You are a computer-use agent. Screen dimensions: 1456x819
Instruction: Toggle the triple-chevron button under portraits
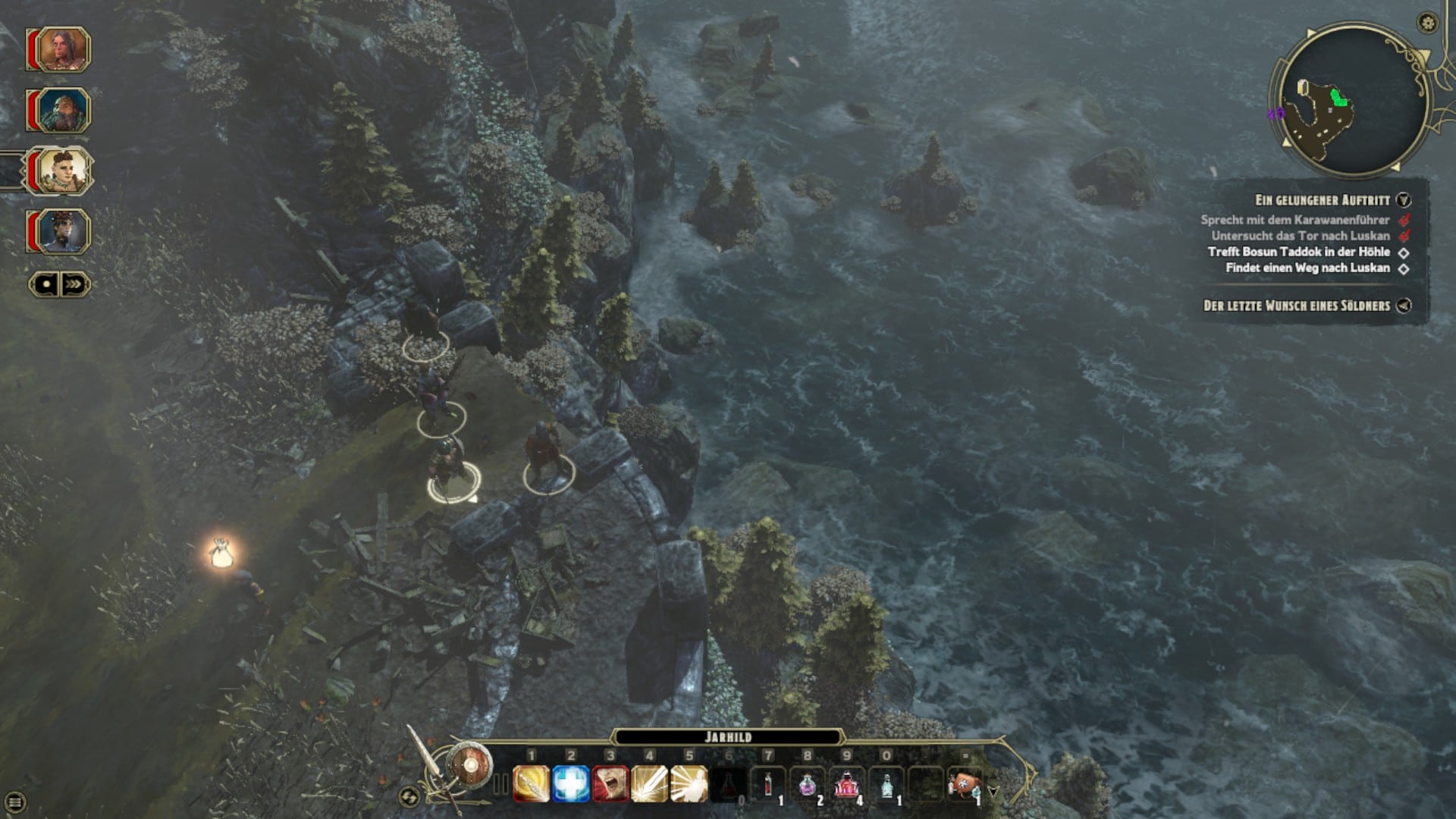click(74, 284)
